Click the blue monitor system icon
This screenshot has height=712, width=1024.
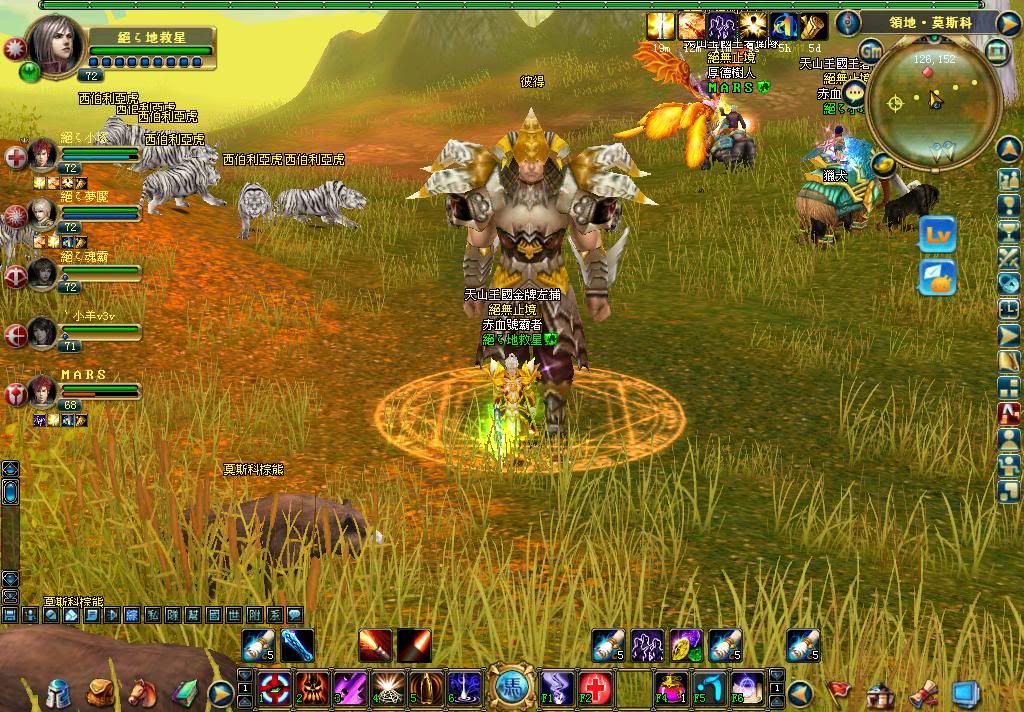pyautogui.click(x=965, y=692)
